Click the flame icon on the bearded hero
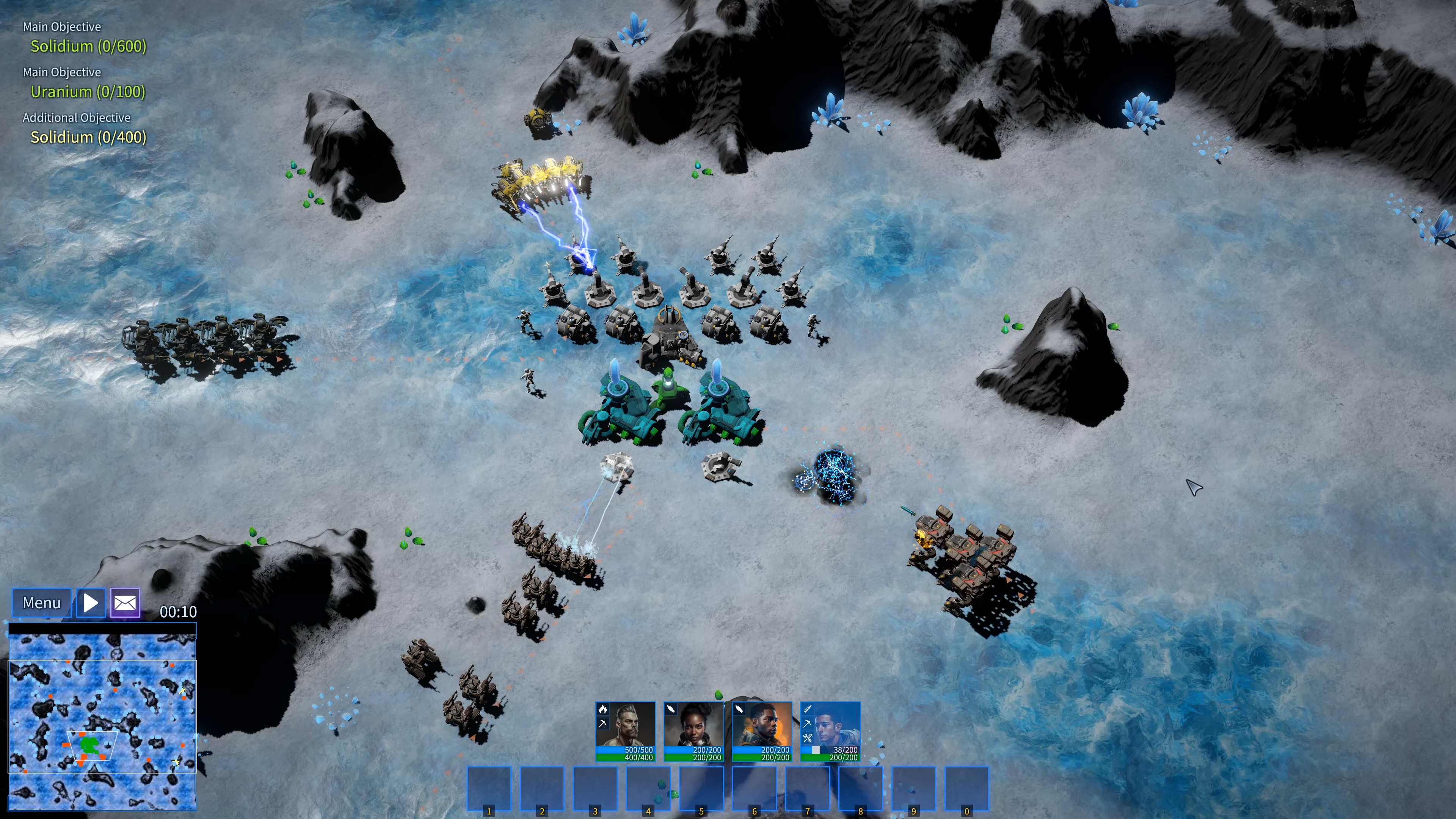 tap(602, 709)
